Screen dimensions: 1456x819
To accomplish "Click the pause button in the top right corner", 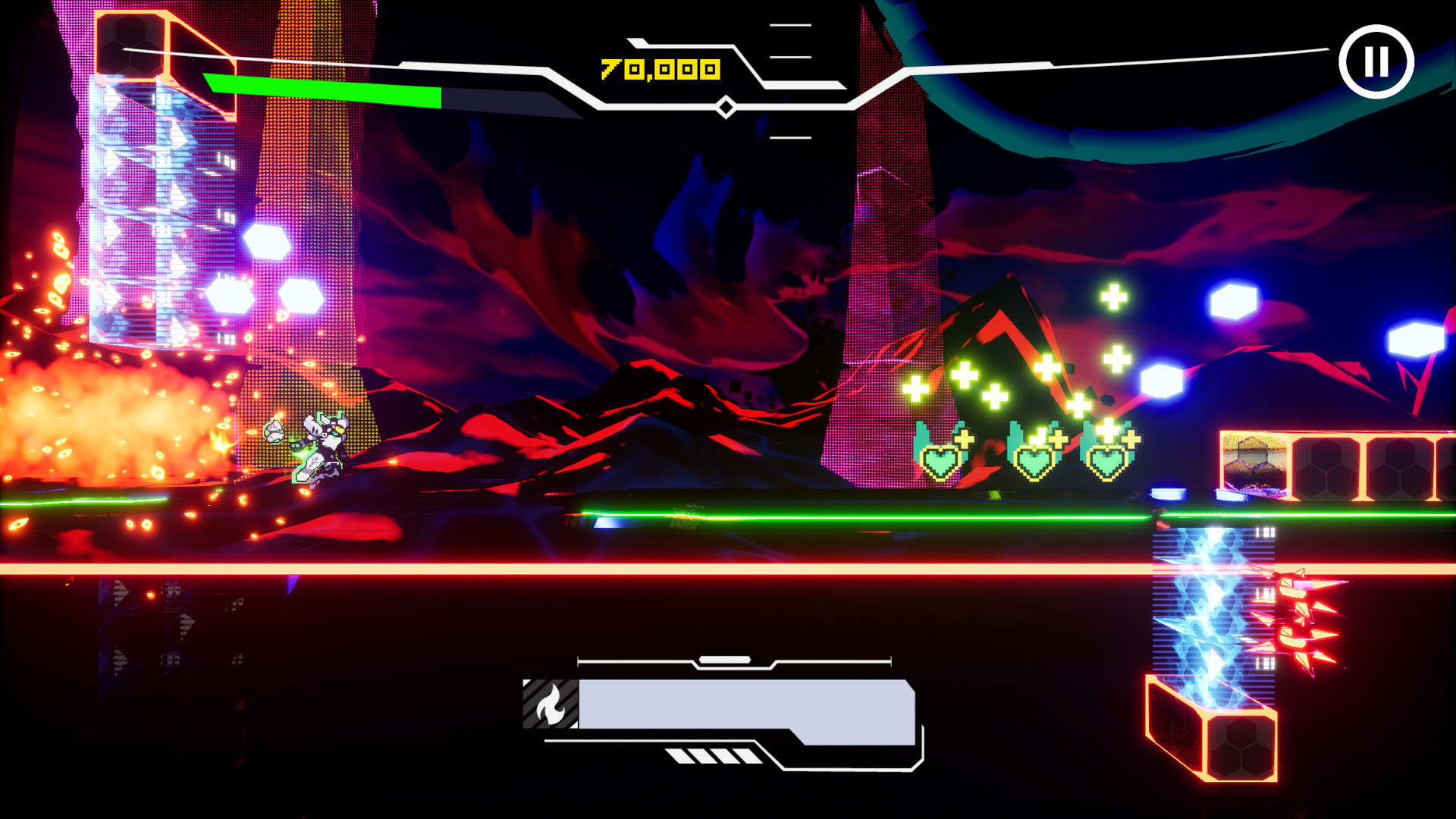I will (1378, 60).
